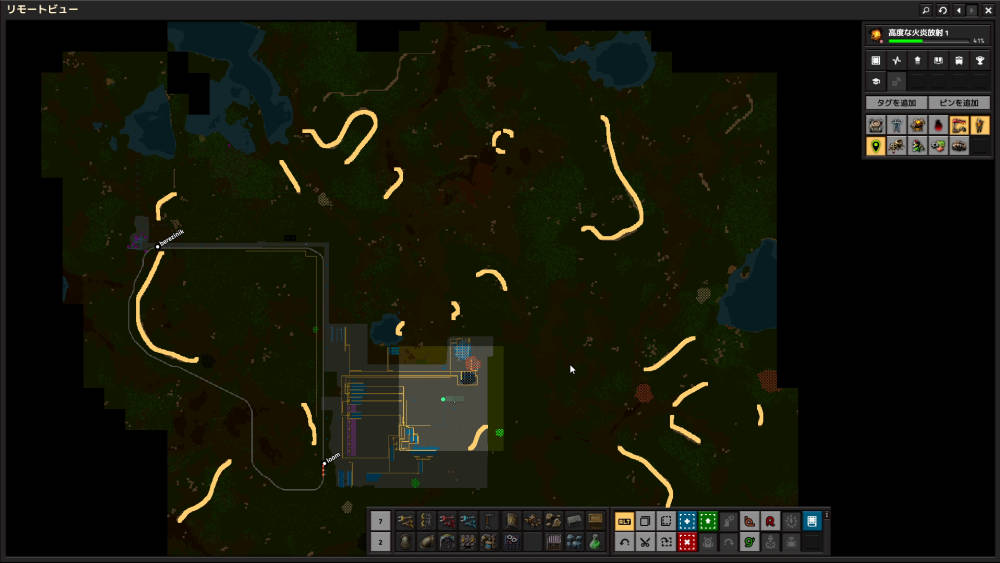
Task: Open the blue blueprint library button
Action: click(x=812, y=521)
